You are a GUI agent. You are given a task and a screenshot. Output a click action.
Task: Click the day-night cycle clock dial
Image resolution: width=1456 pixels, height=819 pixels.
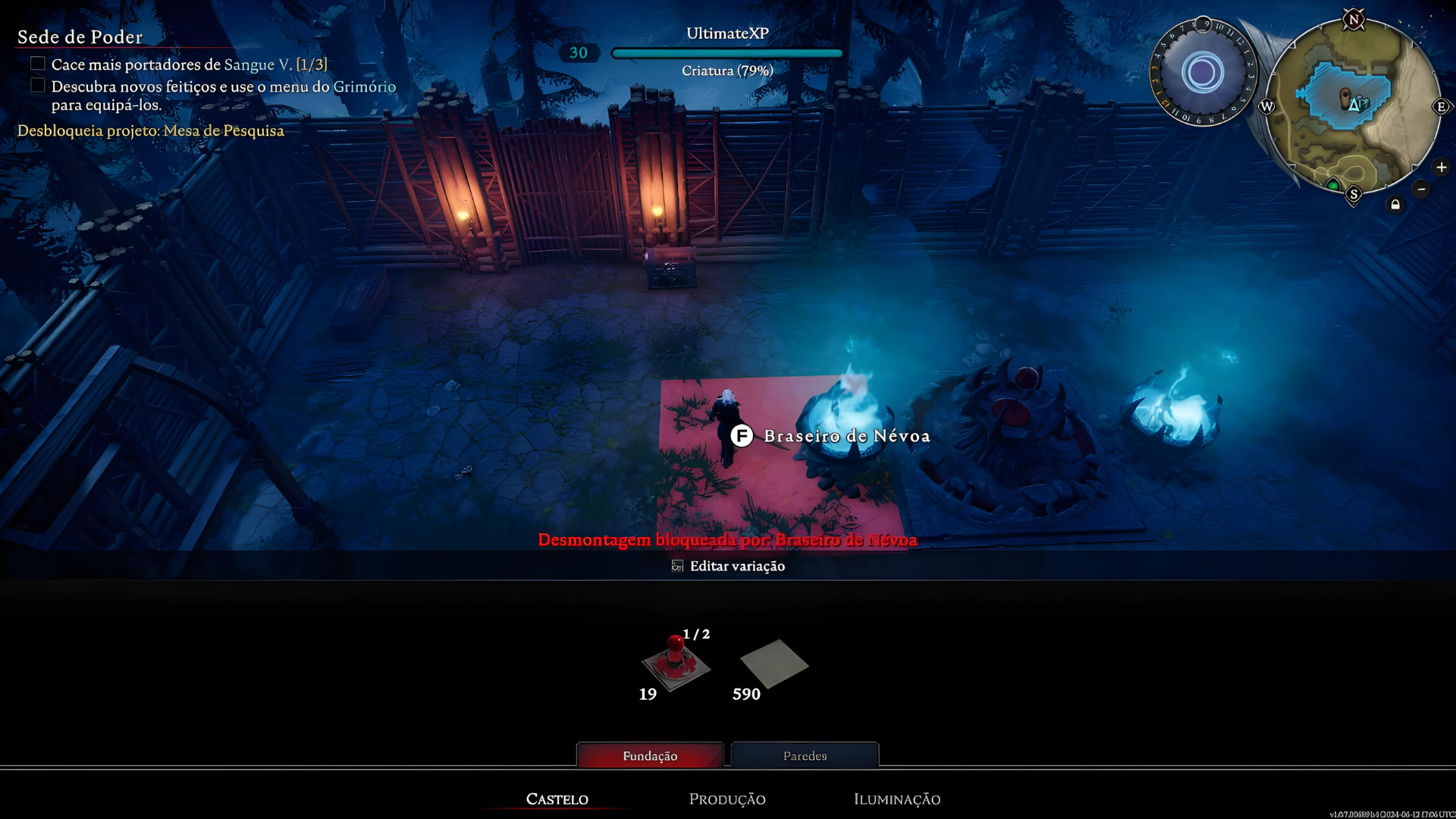pyautogui.click(x=1203, y=73)
